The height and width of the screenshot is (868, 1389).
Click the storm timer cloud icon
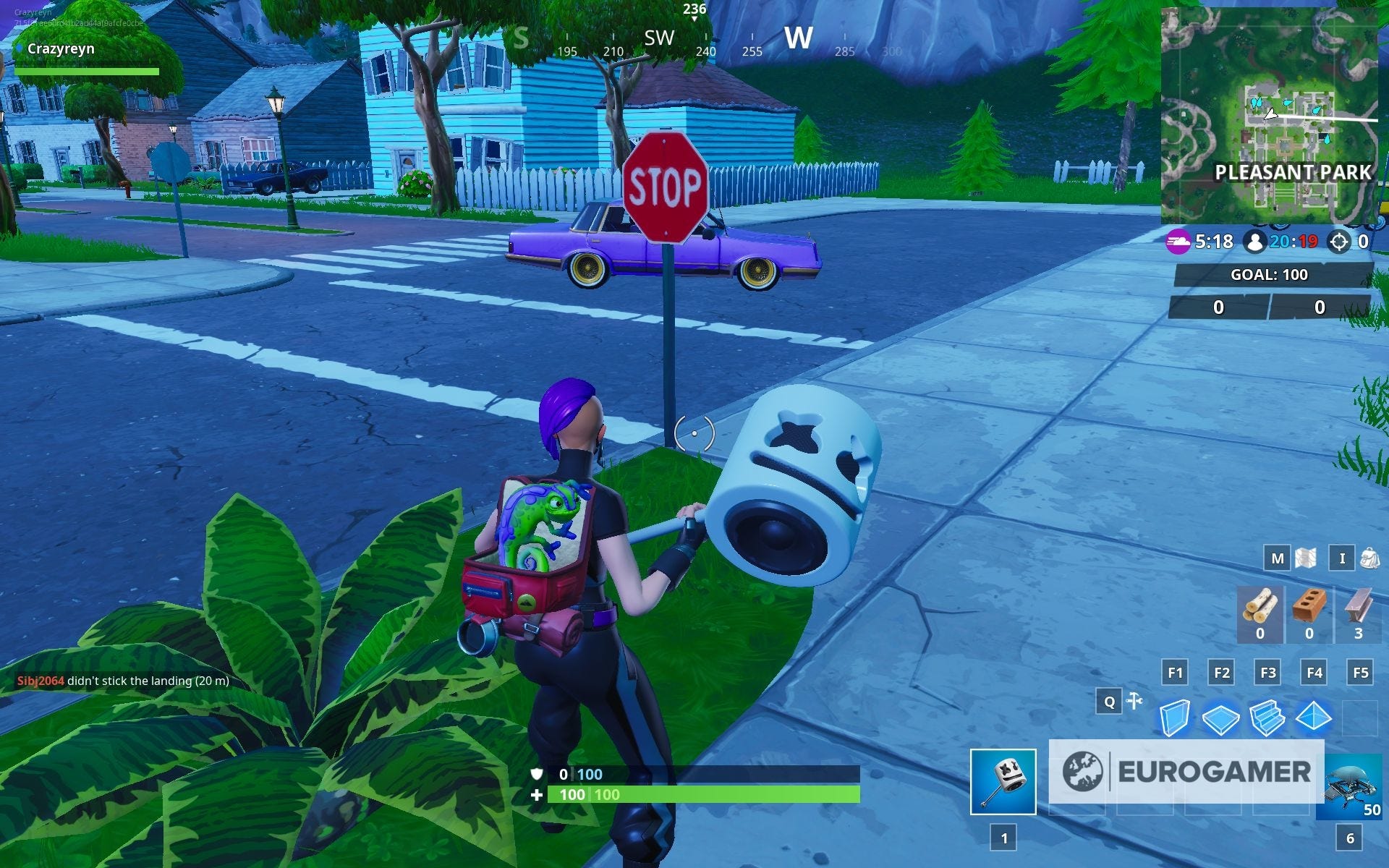[x=1178, y=242]
